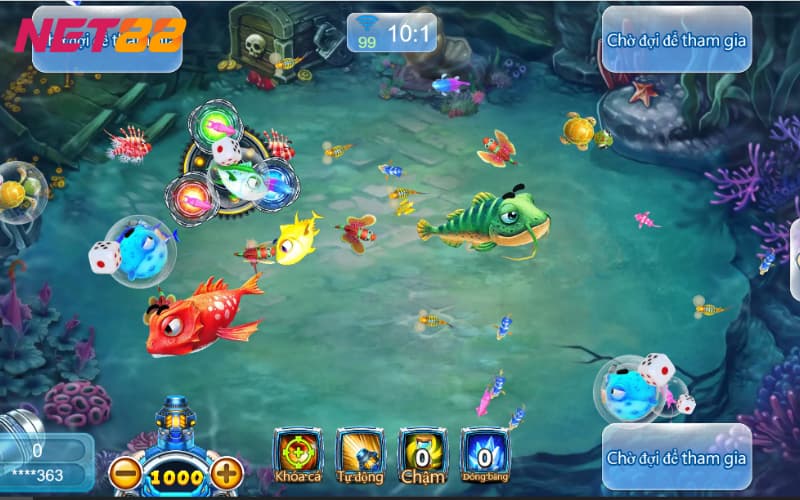Turn on the Tự động auto-fire skill
800x500 pixels.
coord(360,456)
